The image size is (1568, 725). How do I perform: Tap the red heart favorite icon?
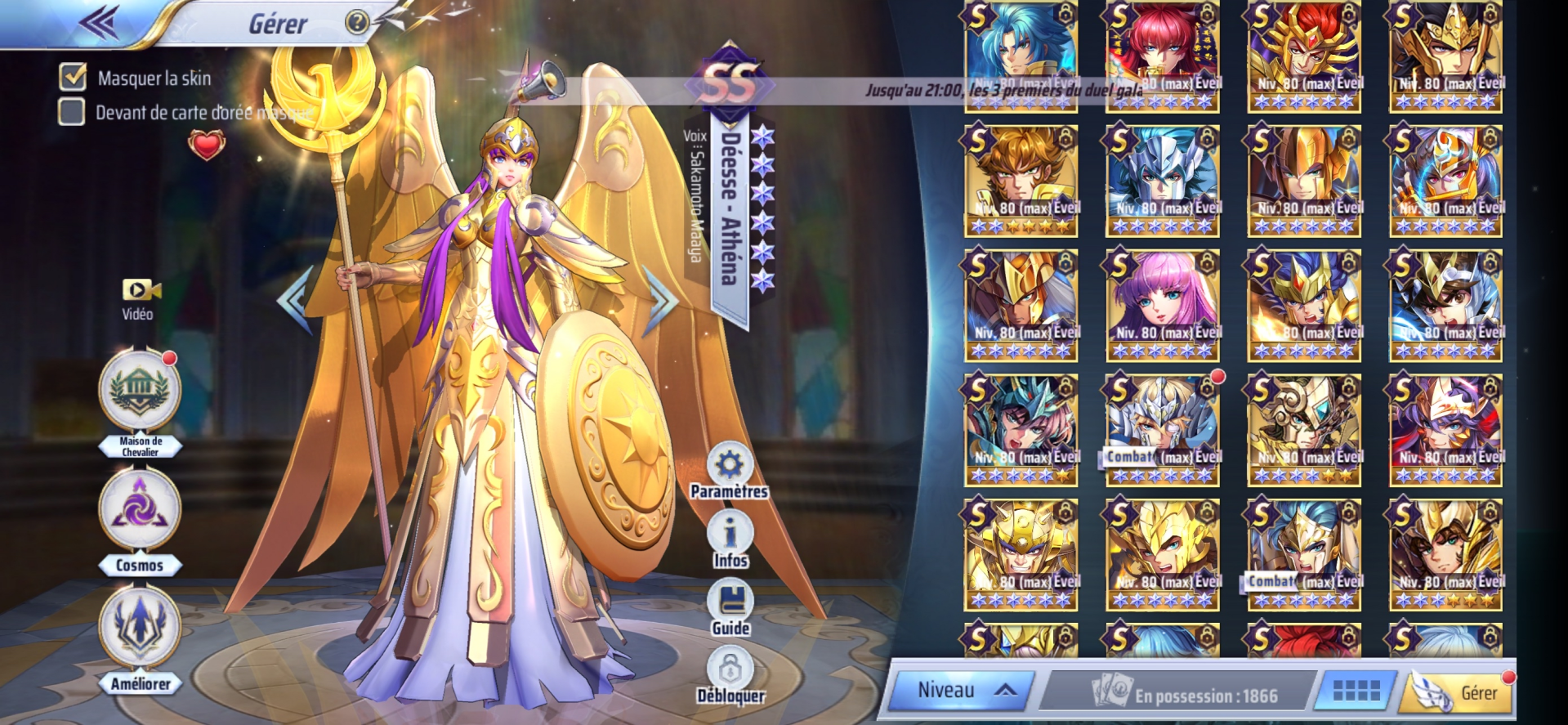tap(207, 145)
